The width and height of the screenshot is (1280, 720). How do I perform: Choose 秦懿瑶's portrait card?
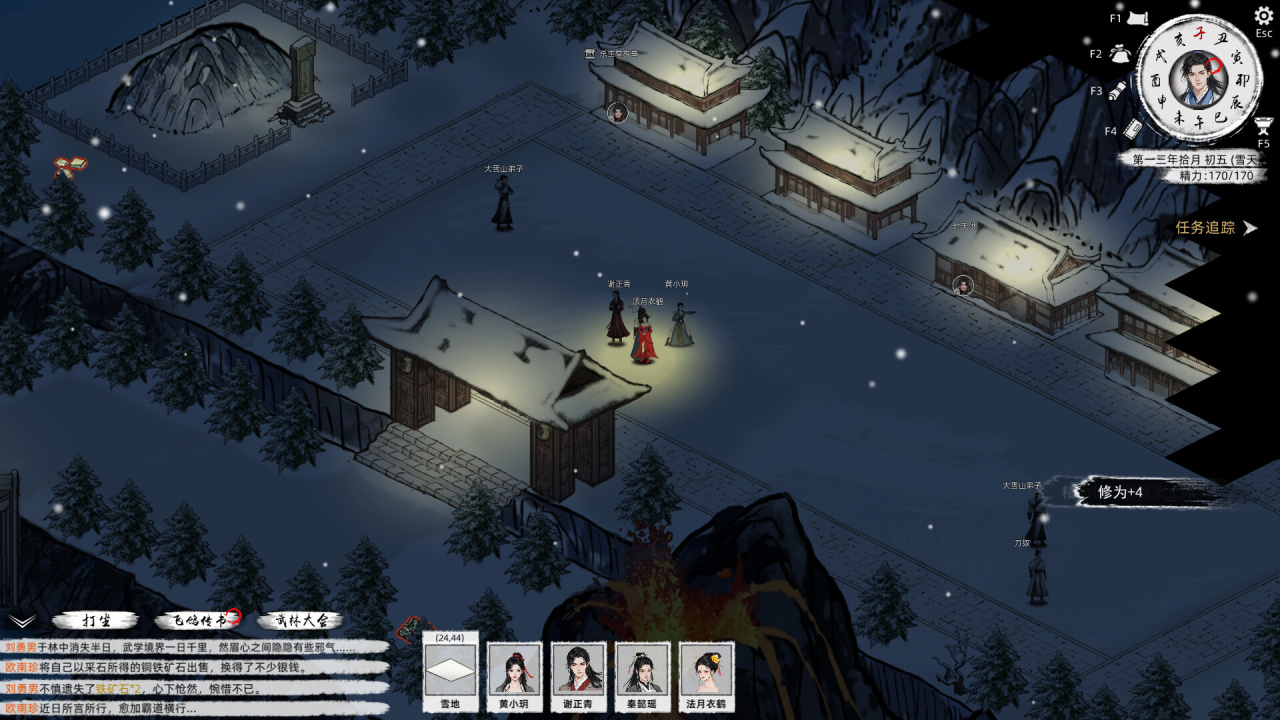[x=642, y=670]
